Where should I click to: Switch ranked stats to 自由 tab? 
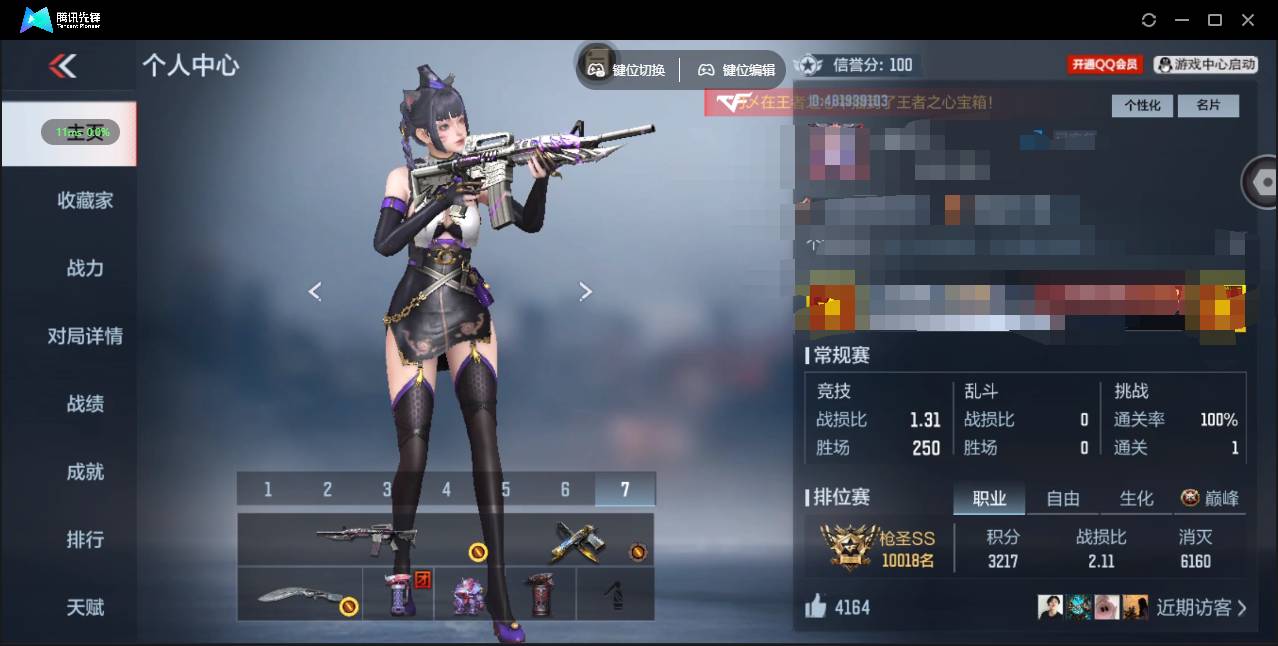[1062, 498]
